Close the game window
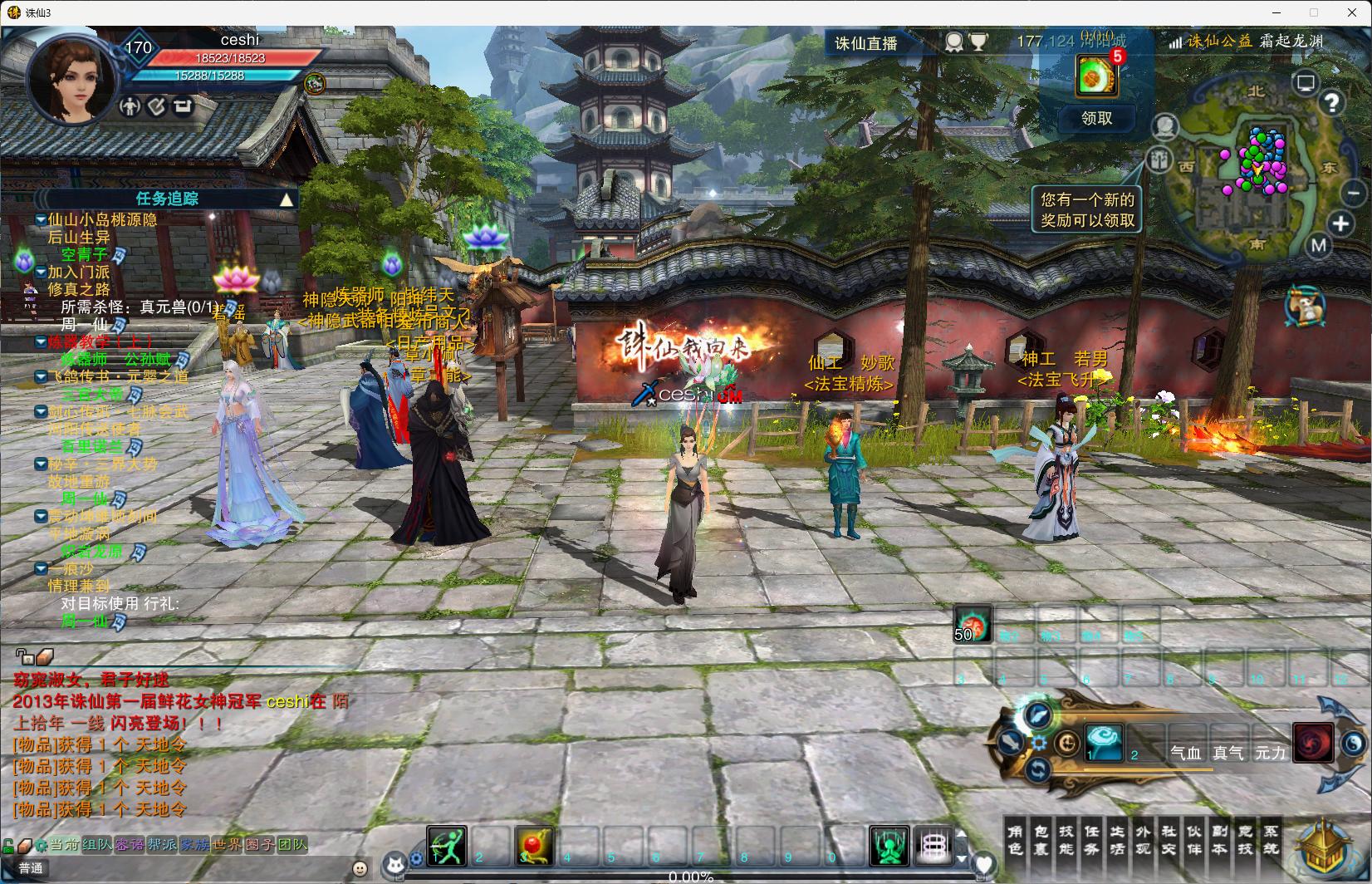The image size is (1372, 884). pos(1350,12)
